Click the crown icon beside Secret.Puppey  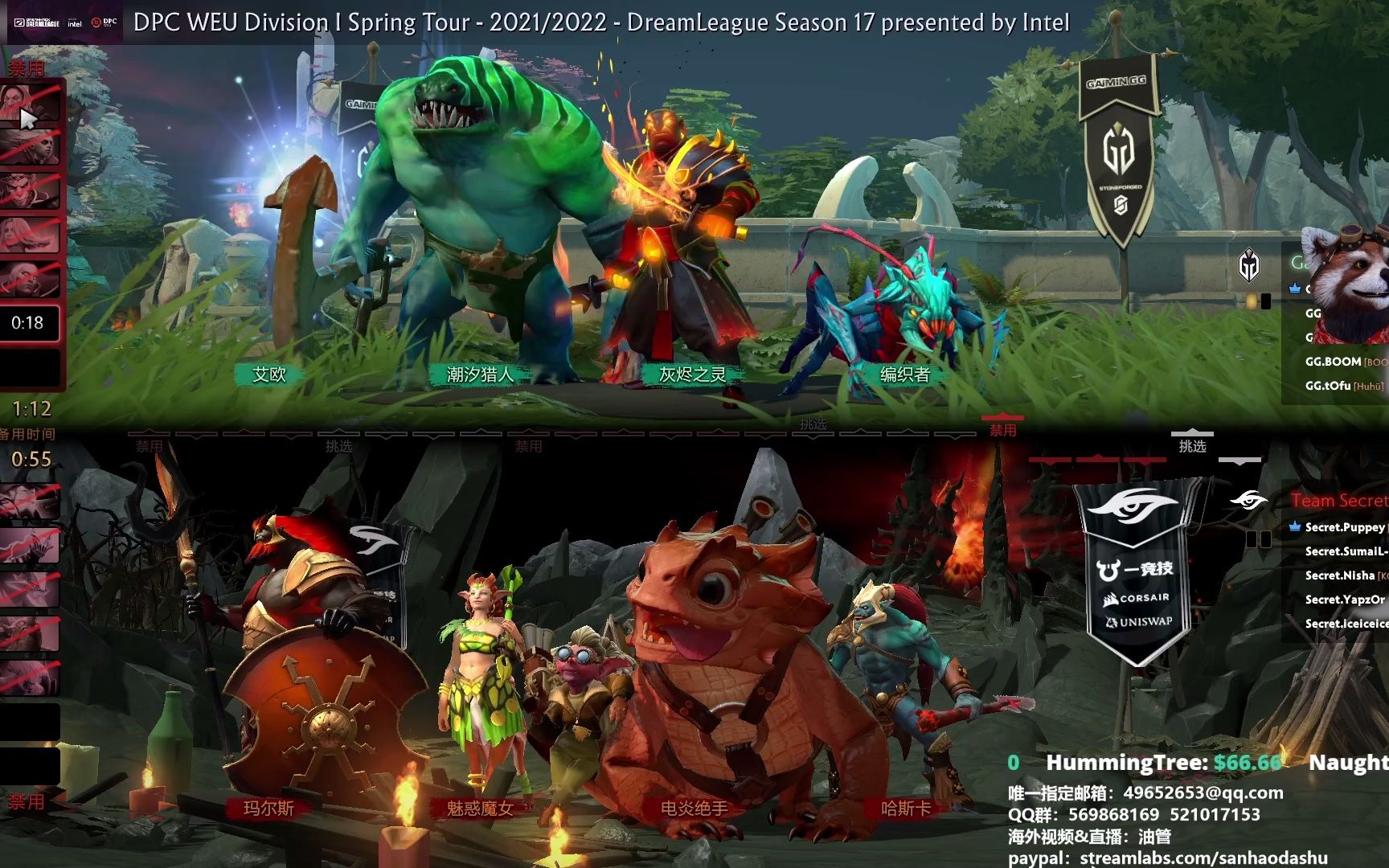tap(1296, 528)
